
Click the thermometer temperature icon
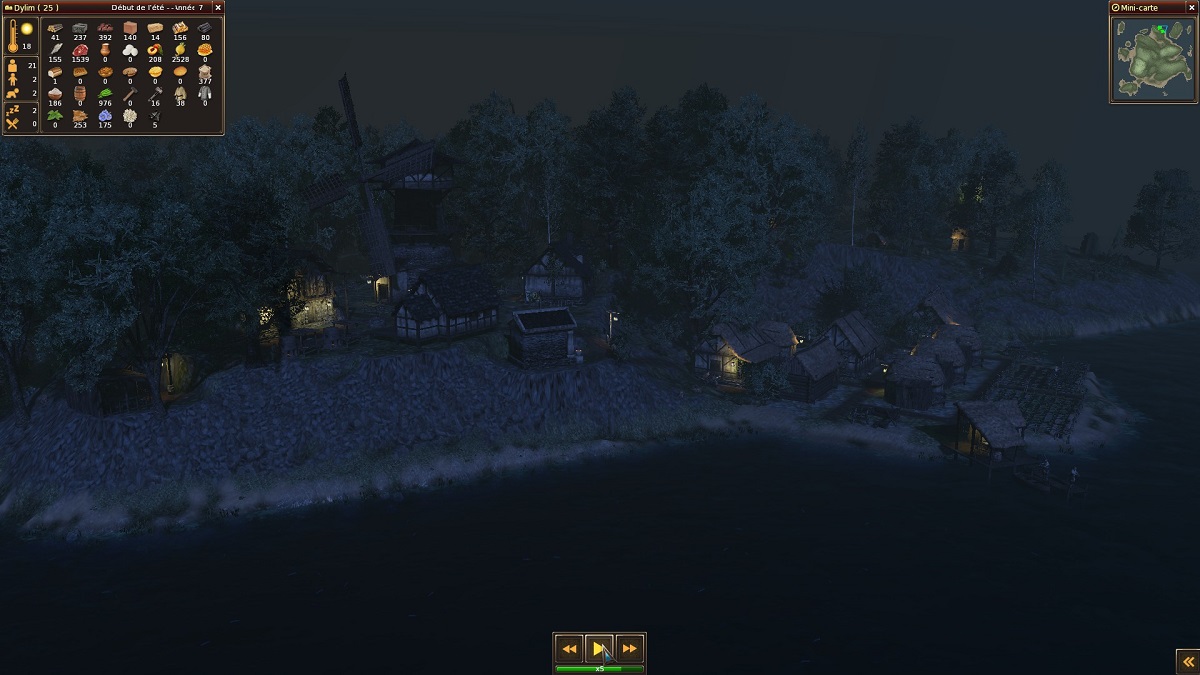coord(13,35)
